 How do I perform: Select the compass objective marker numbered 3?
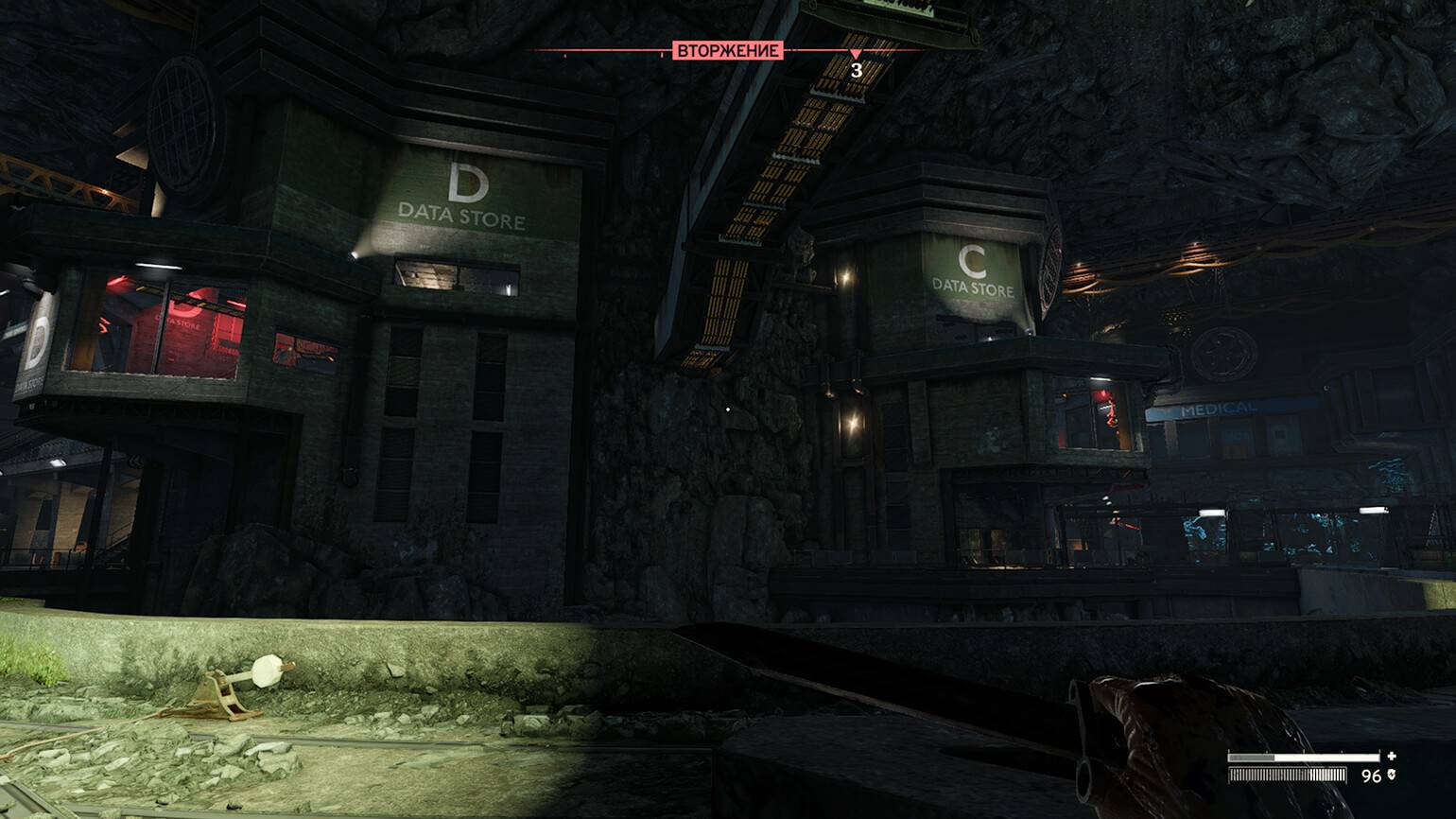(856, 64)
